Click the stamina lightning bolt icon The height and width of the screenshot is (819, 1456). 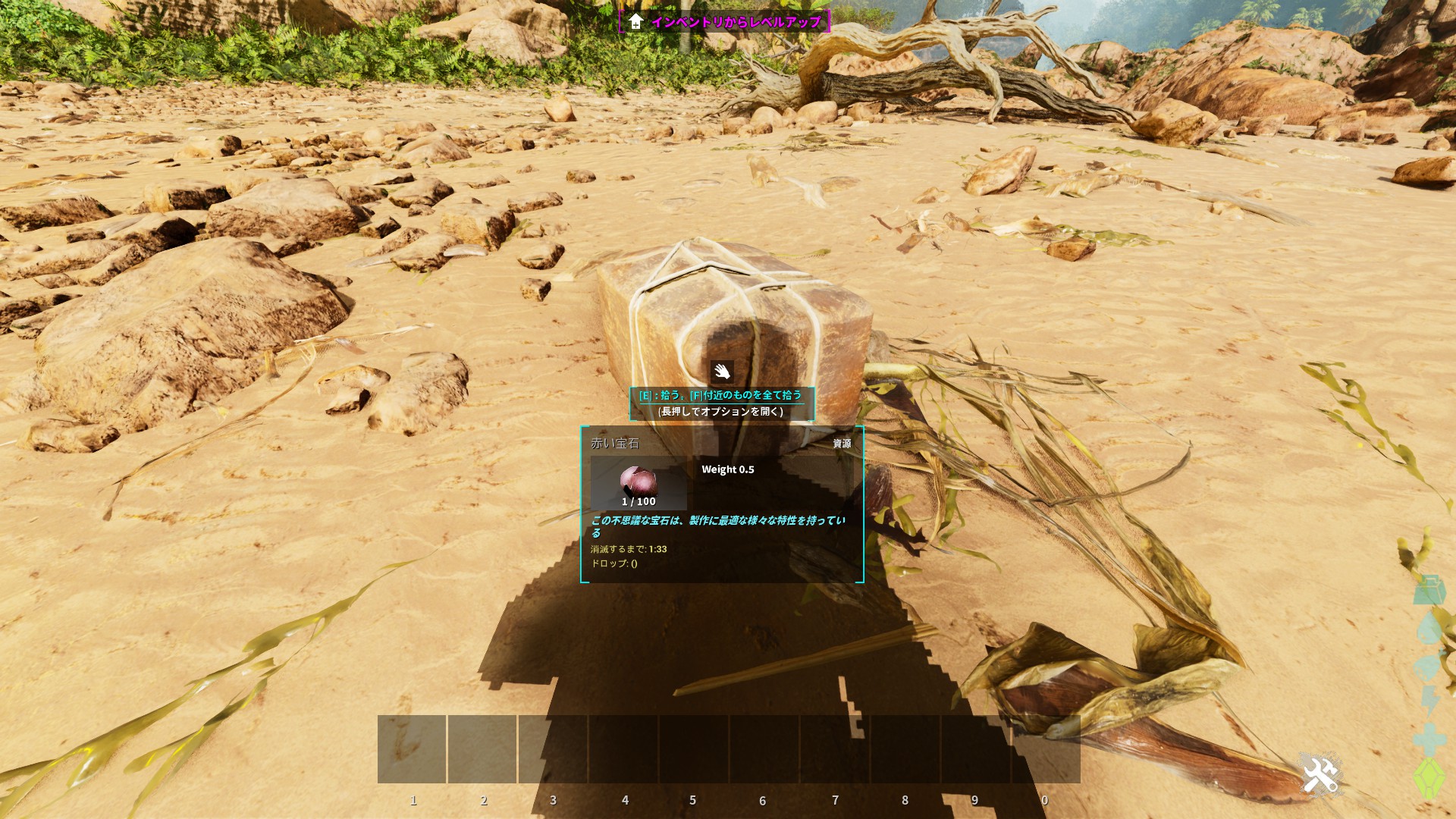pyautogui.click(x=1430, y=701)
